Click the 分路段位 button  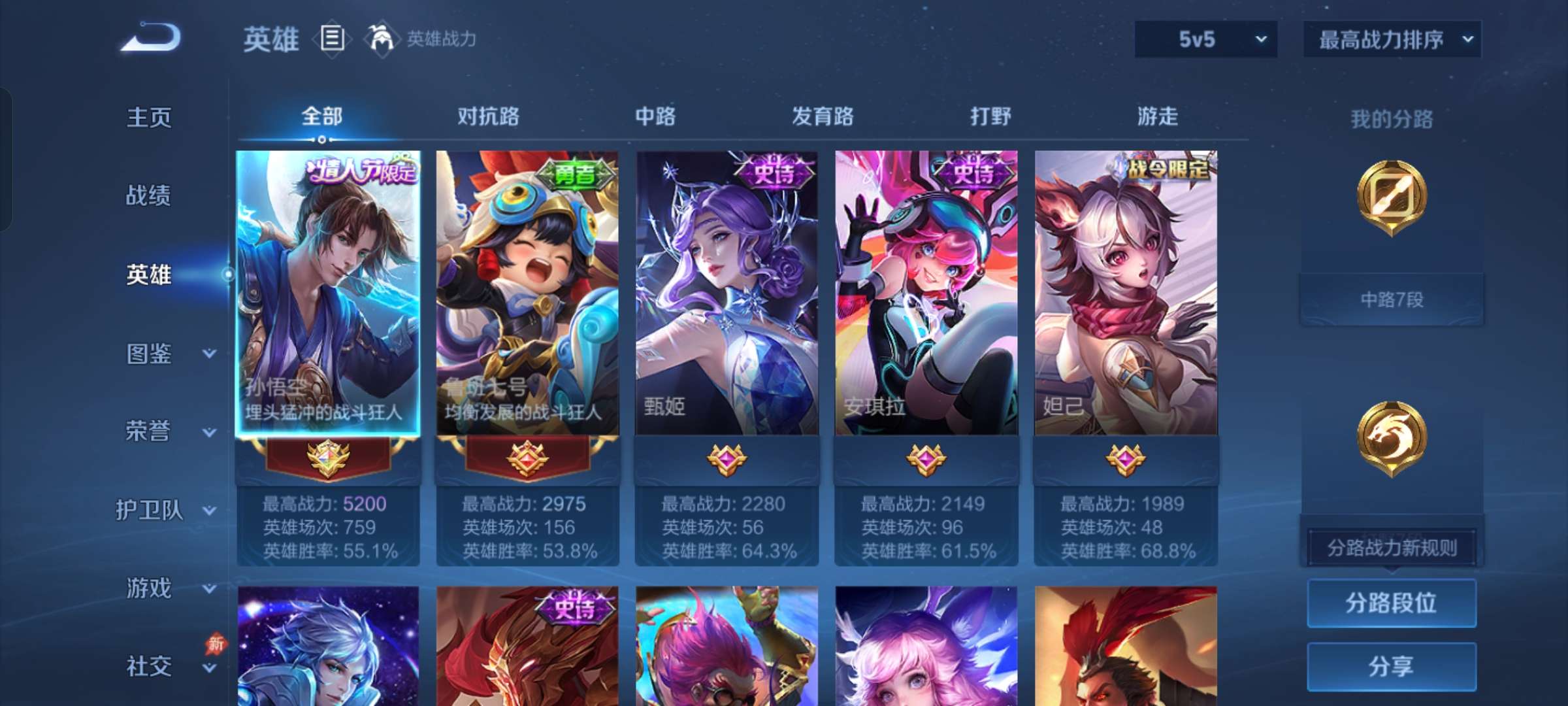coord(1391,603)
